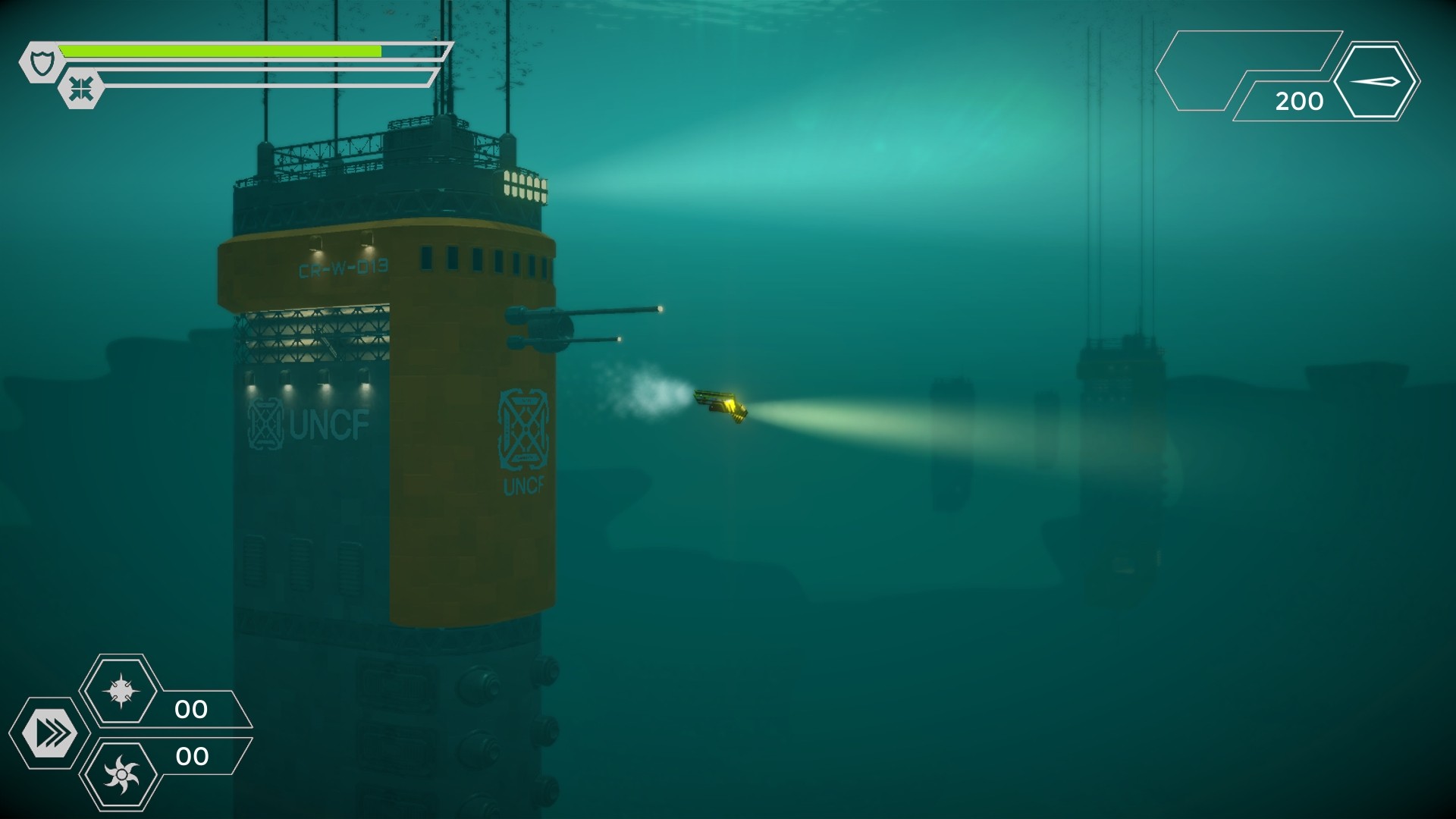This screenshot has width=1456, height=819.
Task: Enable the mine weapon slot showing 00
Action: point(123,692)
